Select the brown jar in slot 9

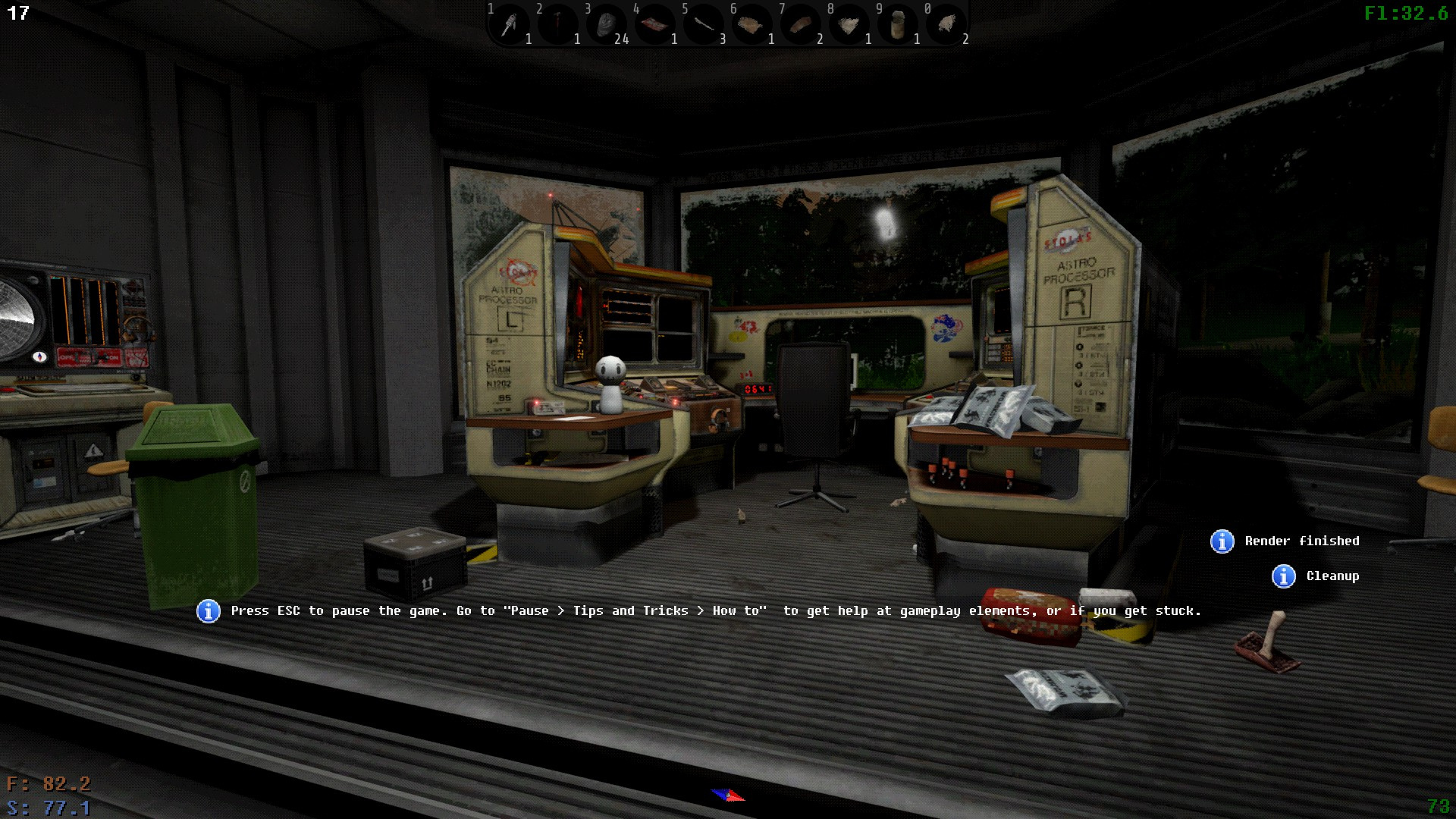[898, 25]
